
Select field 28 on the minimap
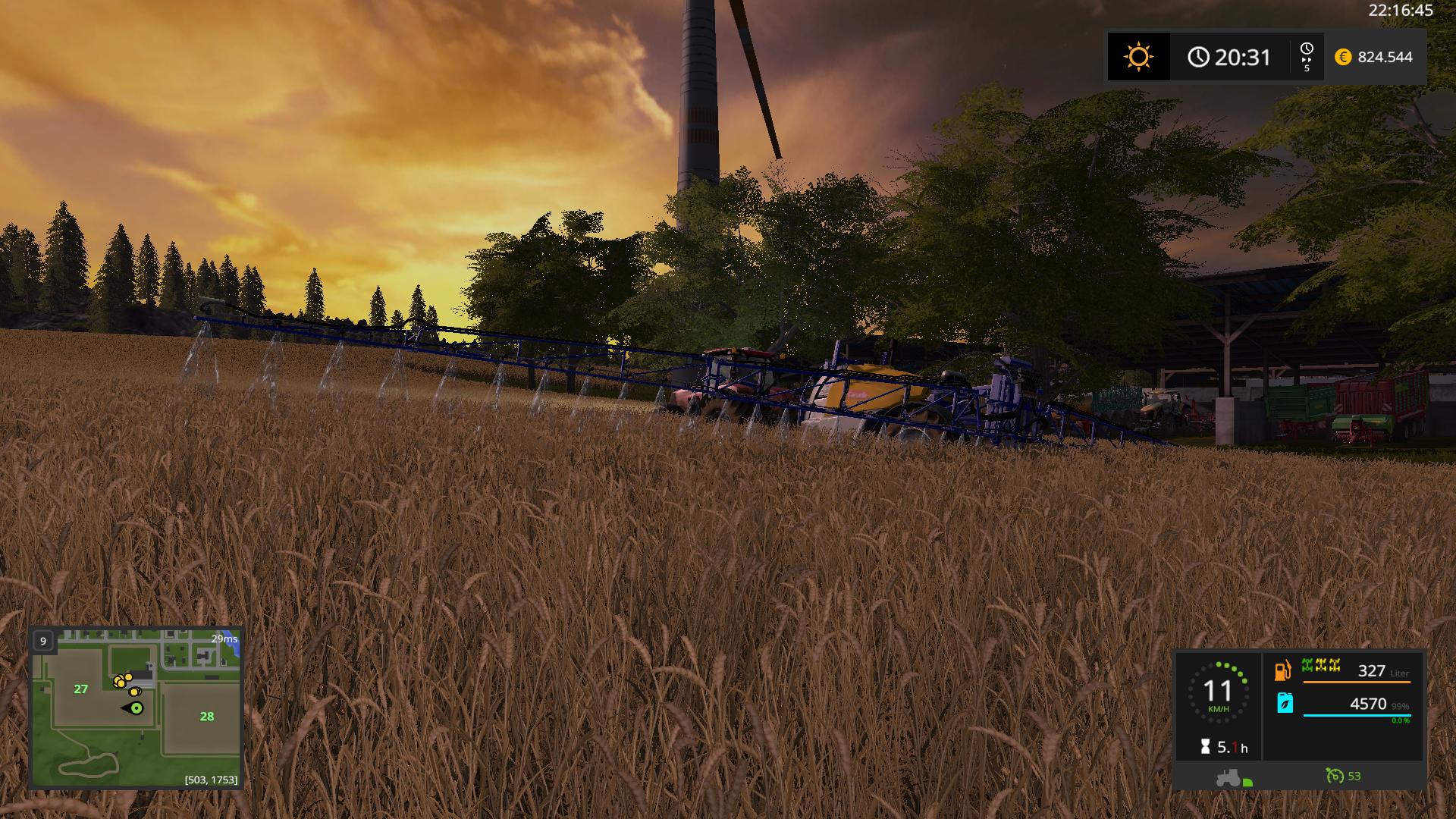pos(206,716)
